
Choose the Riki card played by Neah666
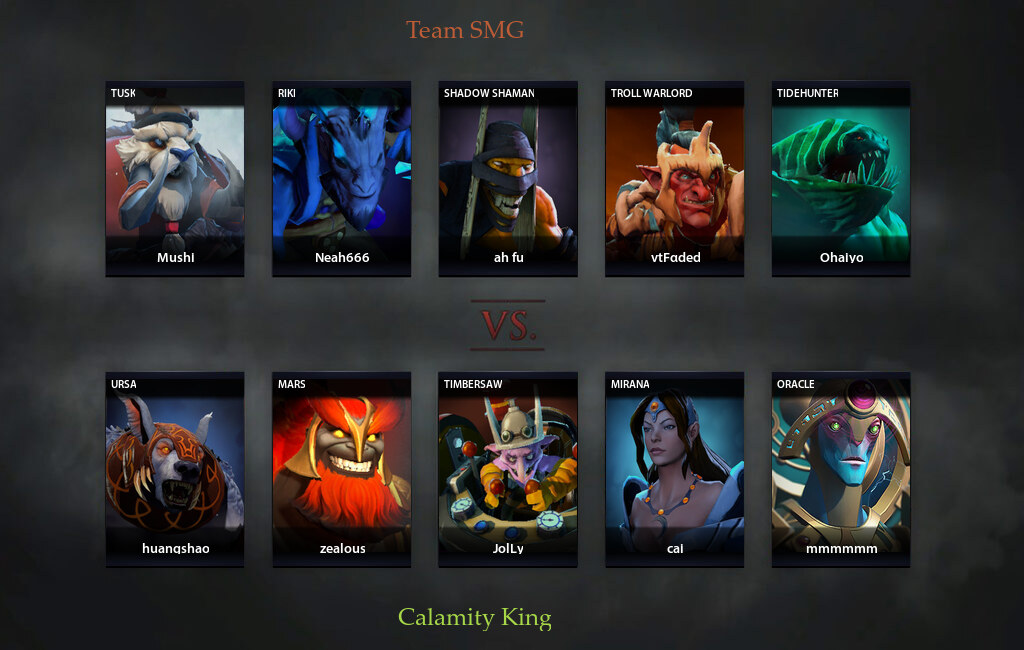(x=342, y=178)
